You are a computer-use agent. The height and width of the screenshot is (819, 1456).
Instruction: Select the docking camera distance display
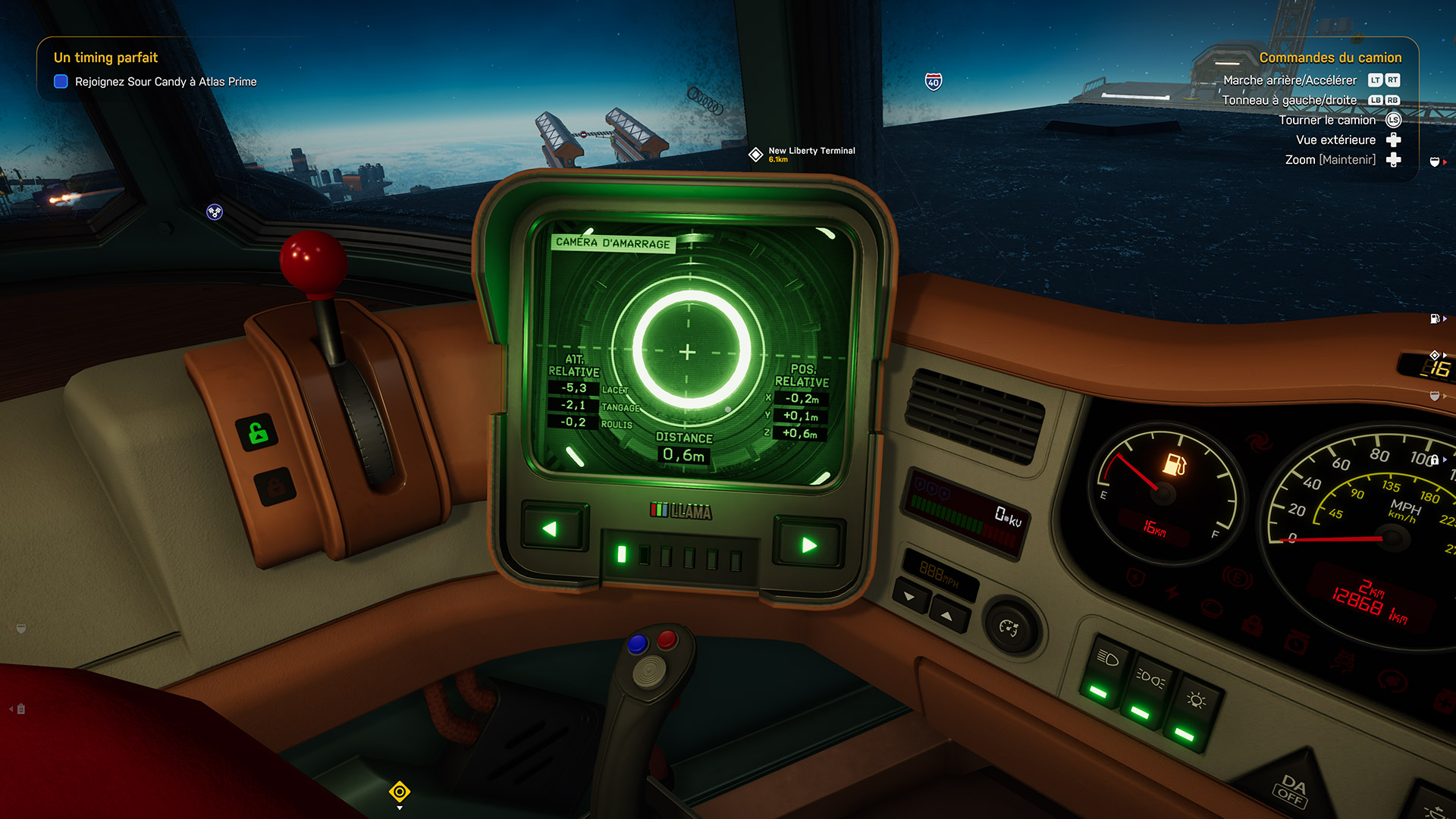[683, 455]
